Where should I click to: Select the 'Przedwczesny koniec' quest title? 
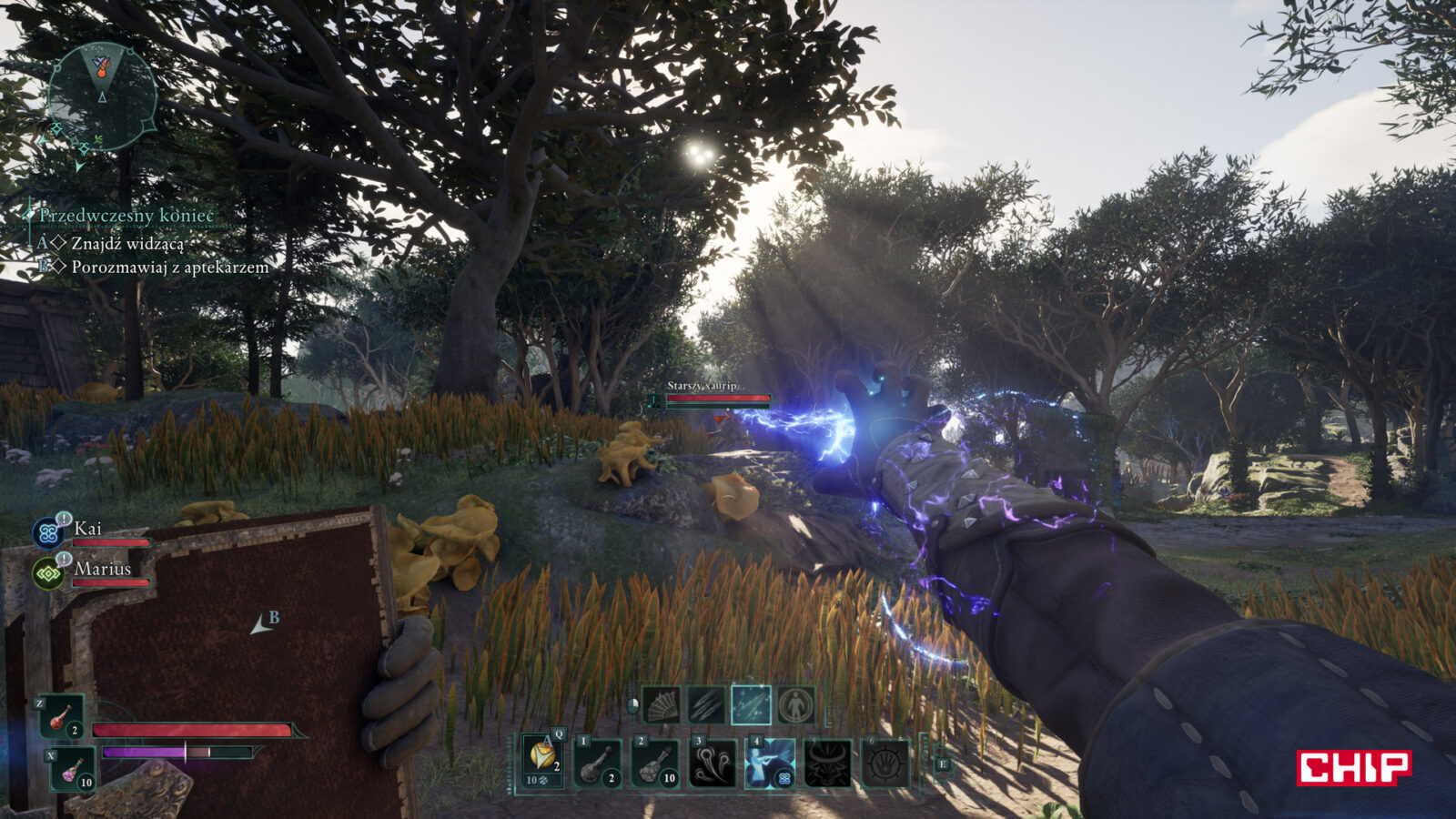click(126, 216)
